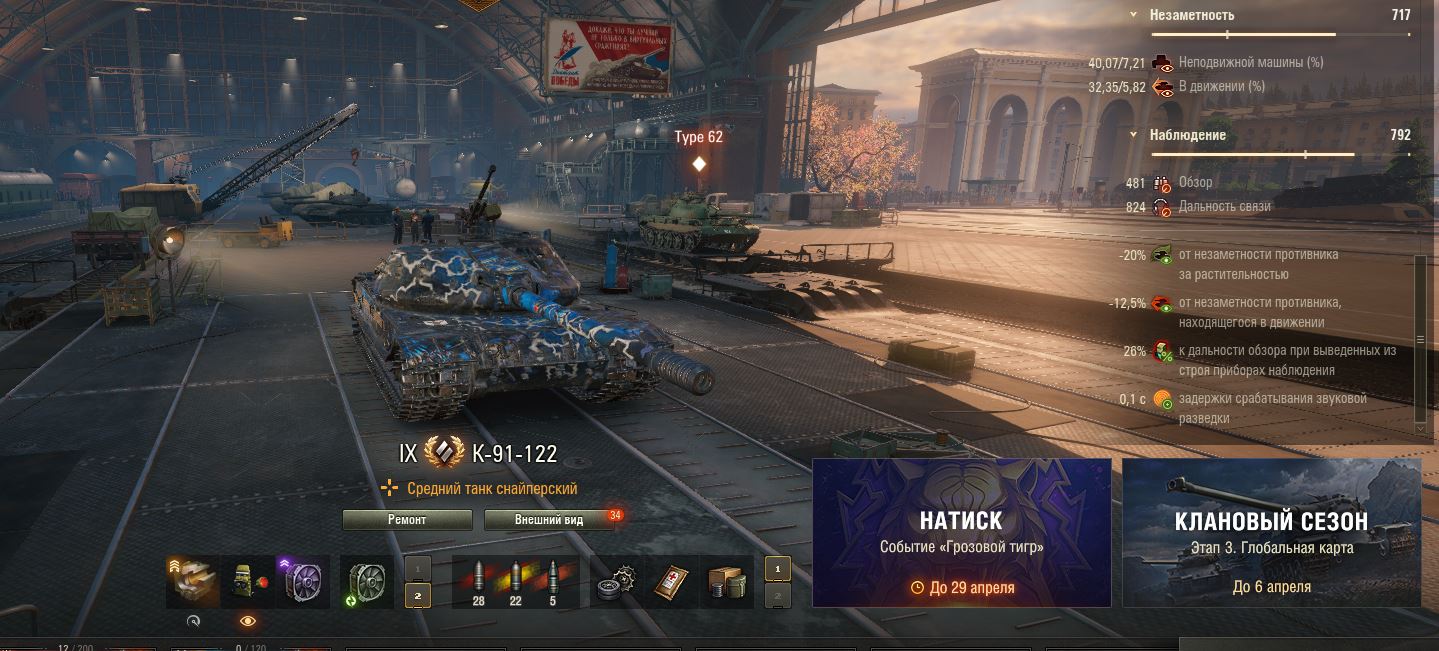
Task: Select the first aid kit consumable slot
Action: click(x=672, y=582)
